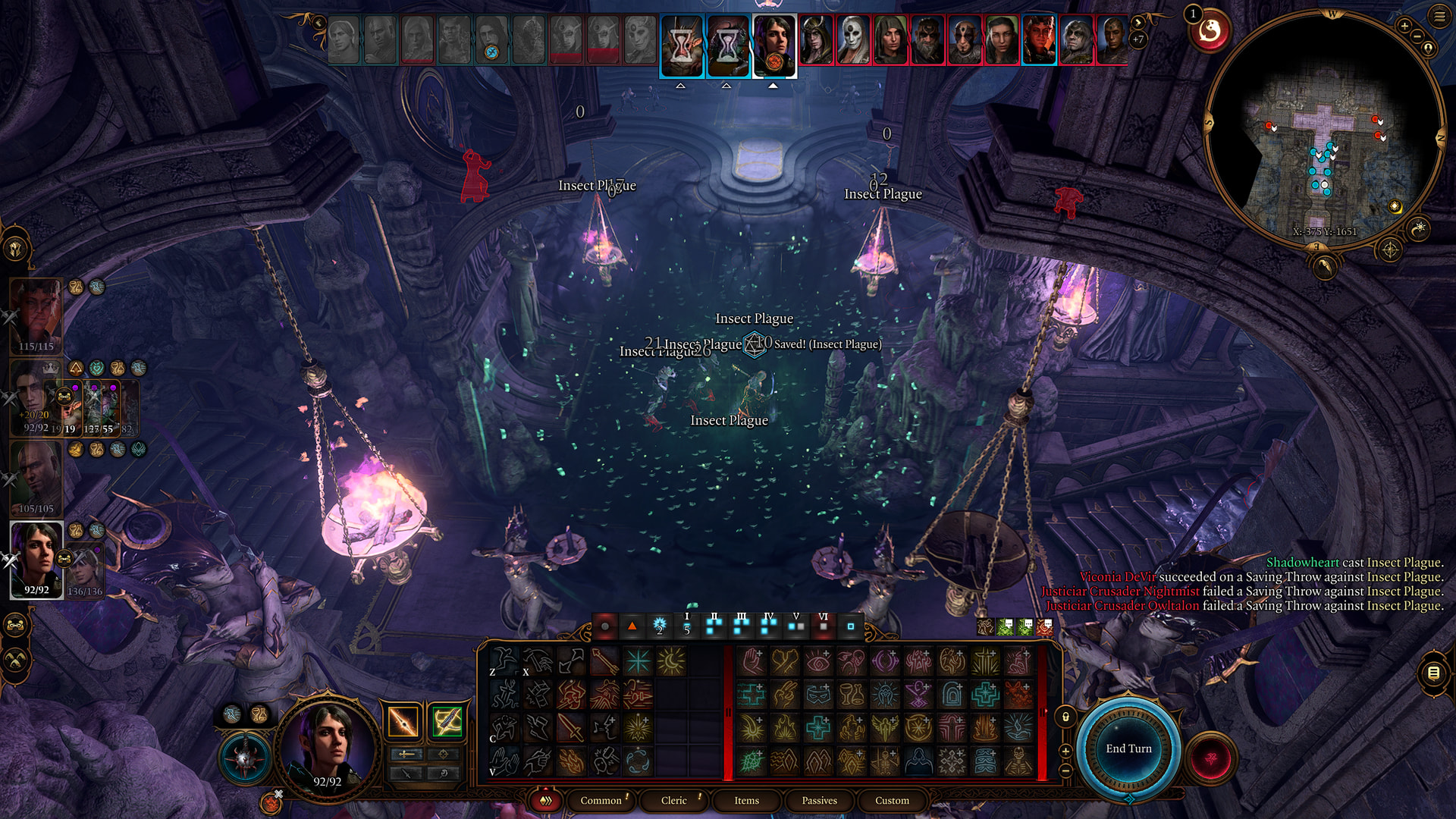
Task: Select the melee main-hand weapon slot
Action: tap(403, 721)
